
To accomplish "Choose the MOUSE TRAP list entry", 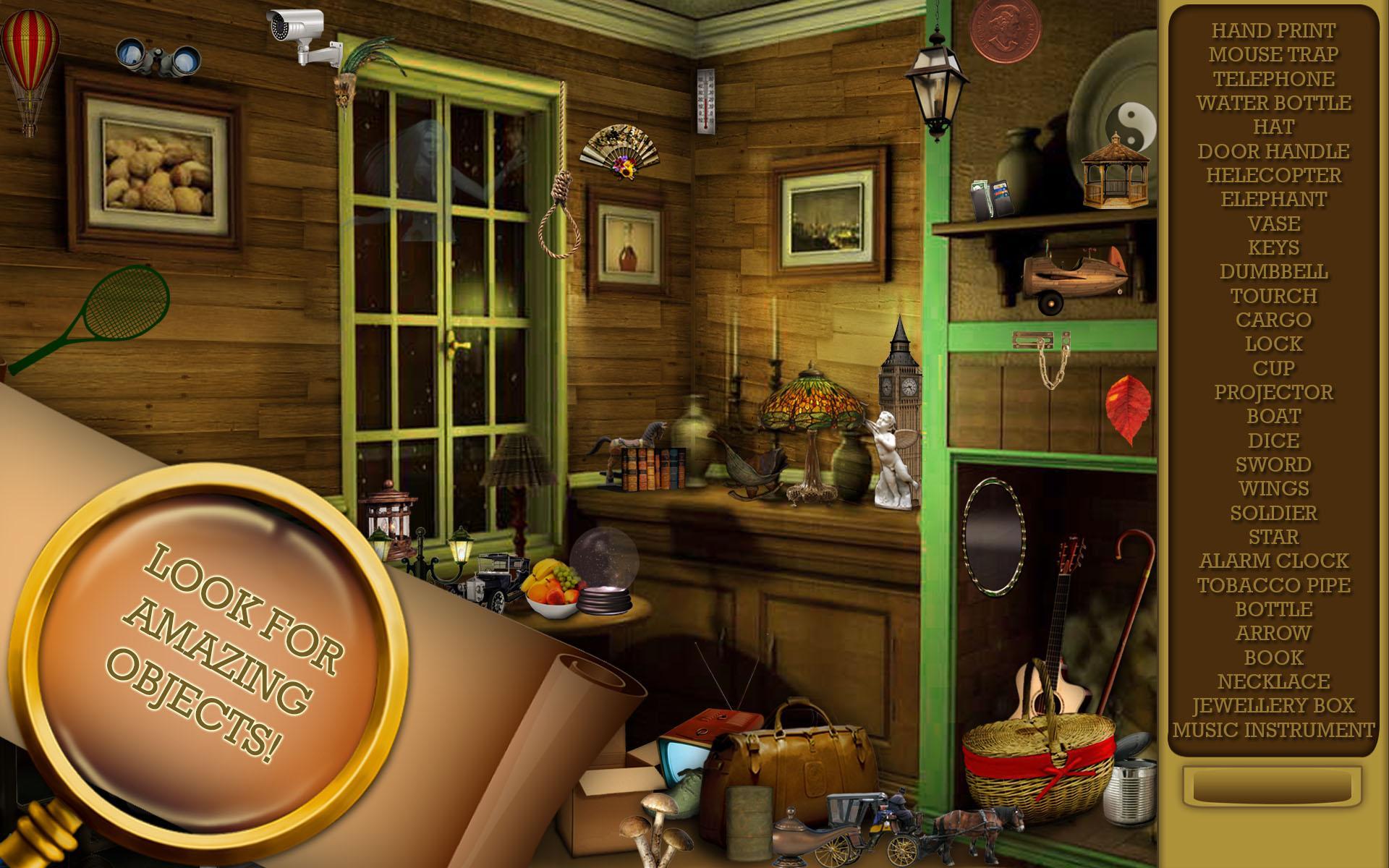I will click(1273, 54).
